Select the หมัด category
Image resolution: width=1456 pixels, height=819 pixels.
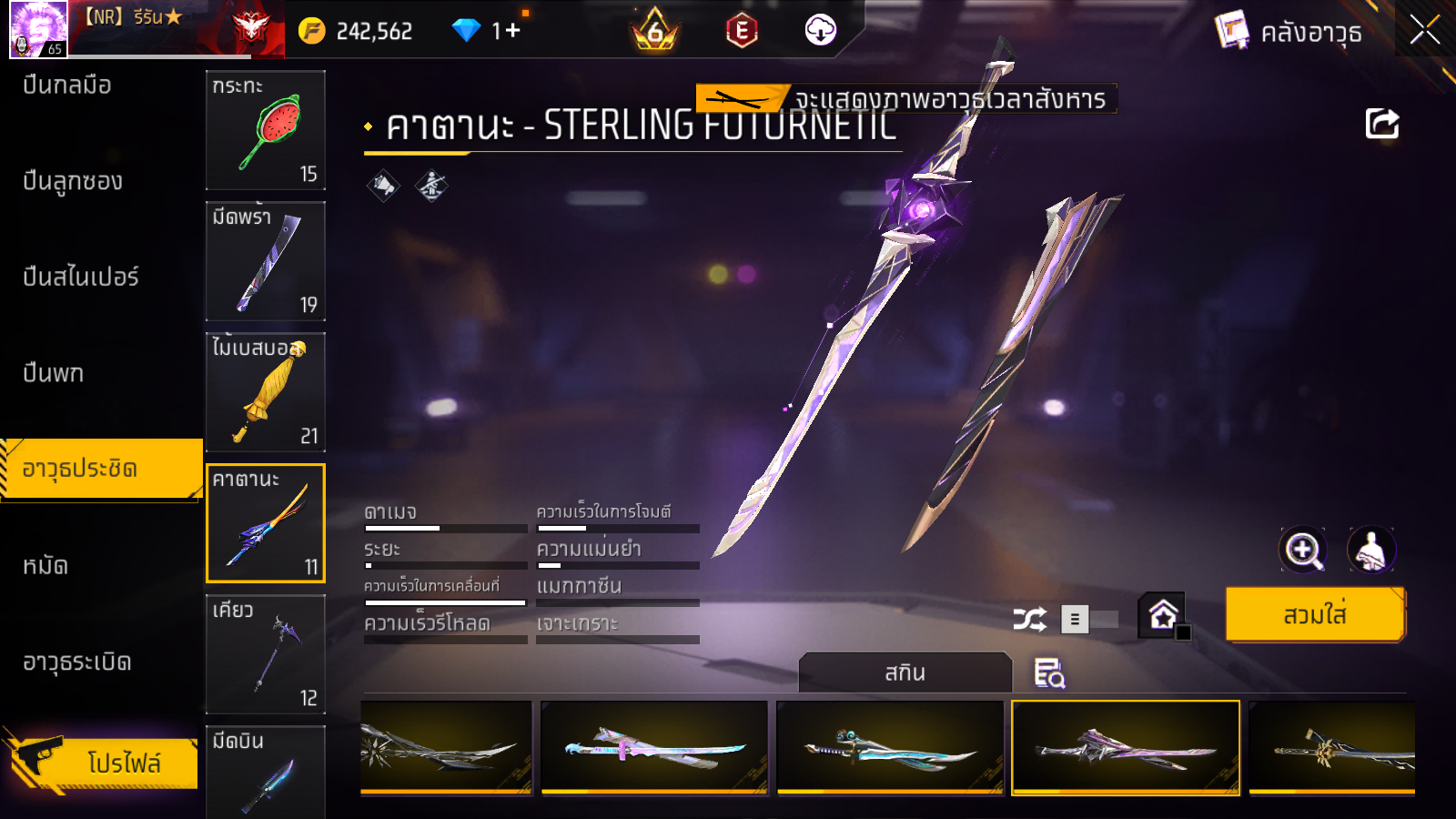pyautogui.click(x=45, y=566)
